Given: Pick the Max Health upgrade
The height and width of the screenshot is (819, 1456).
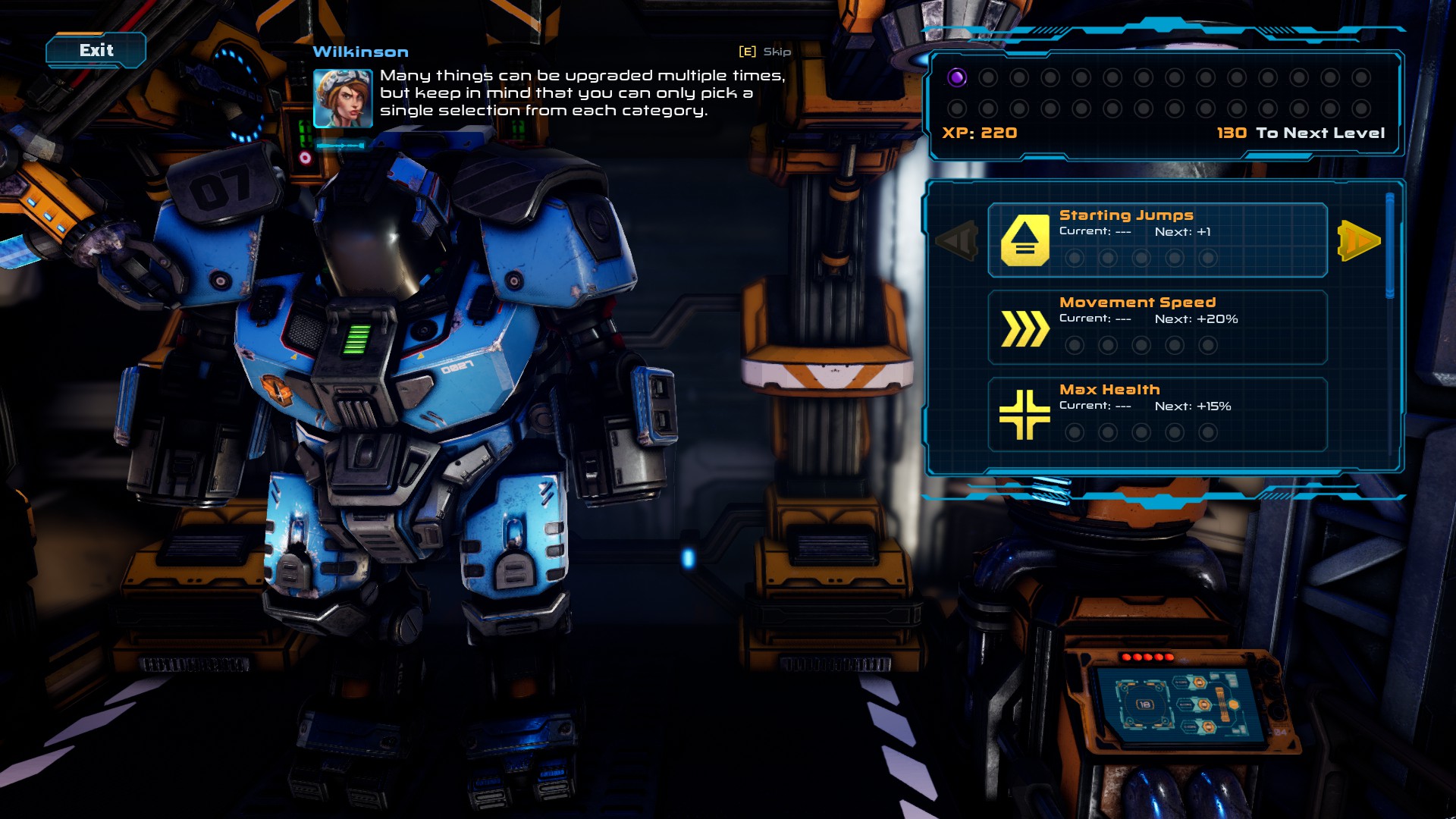Looking at the screenshot, I should (x=1157, y=414).
